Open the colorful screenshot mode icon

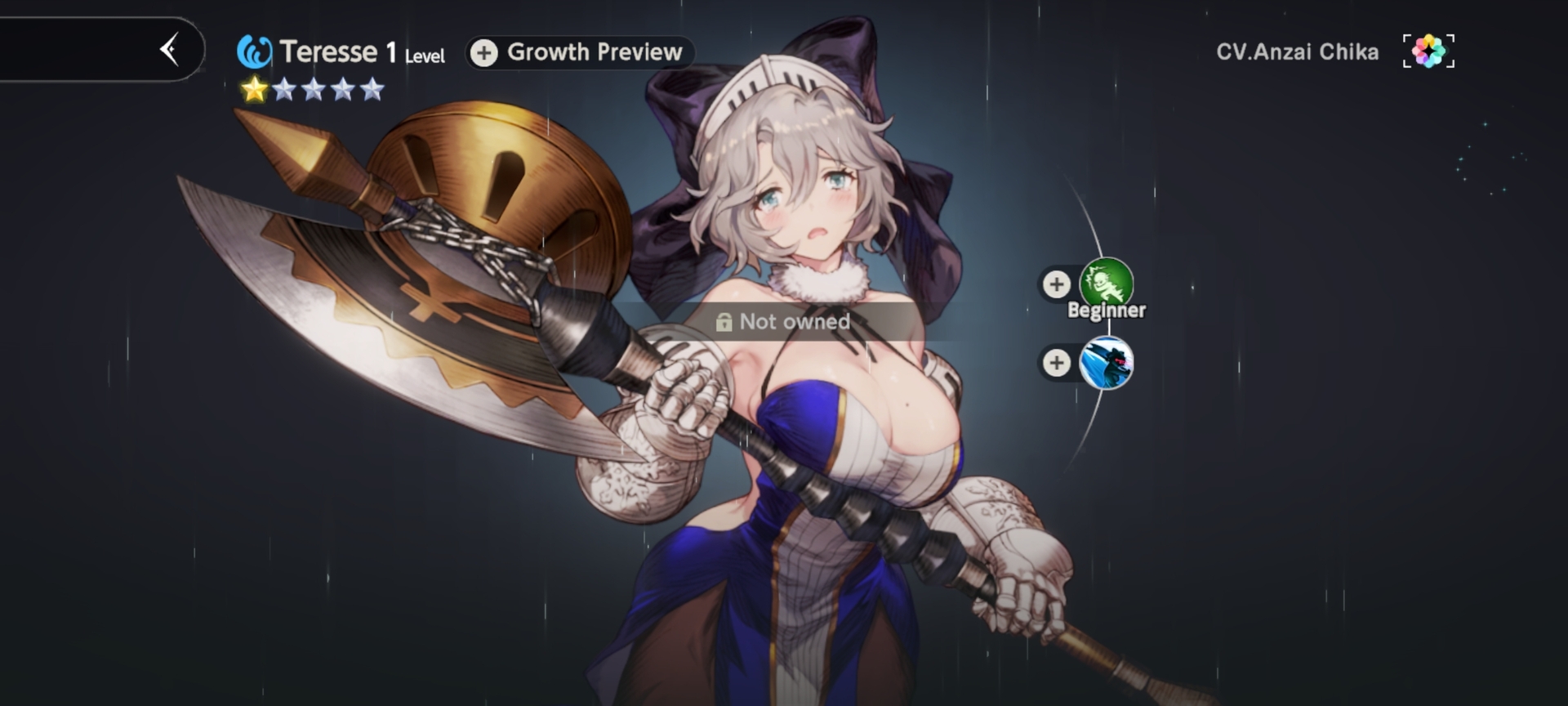pyautogui.click(x=1428, y=51)
